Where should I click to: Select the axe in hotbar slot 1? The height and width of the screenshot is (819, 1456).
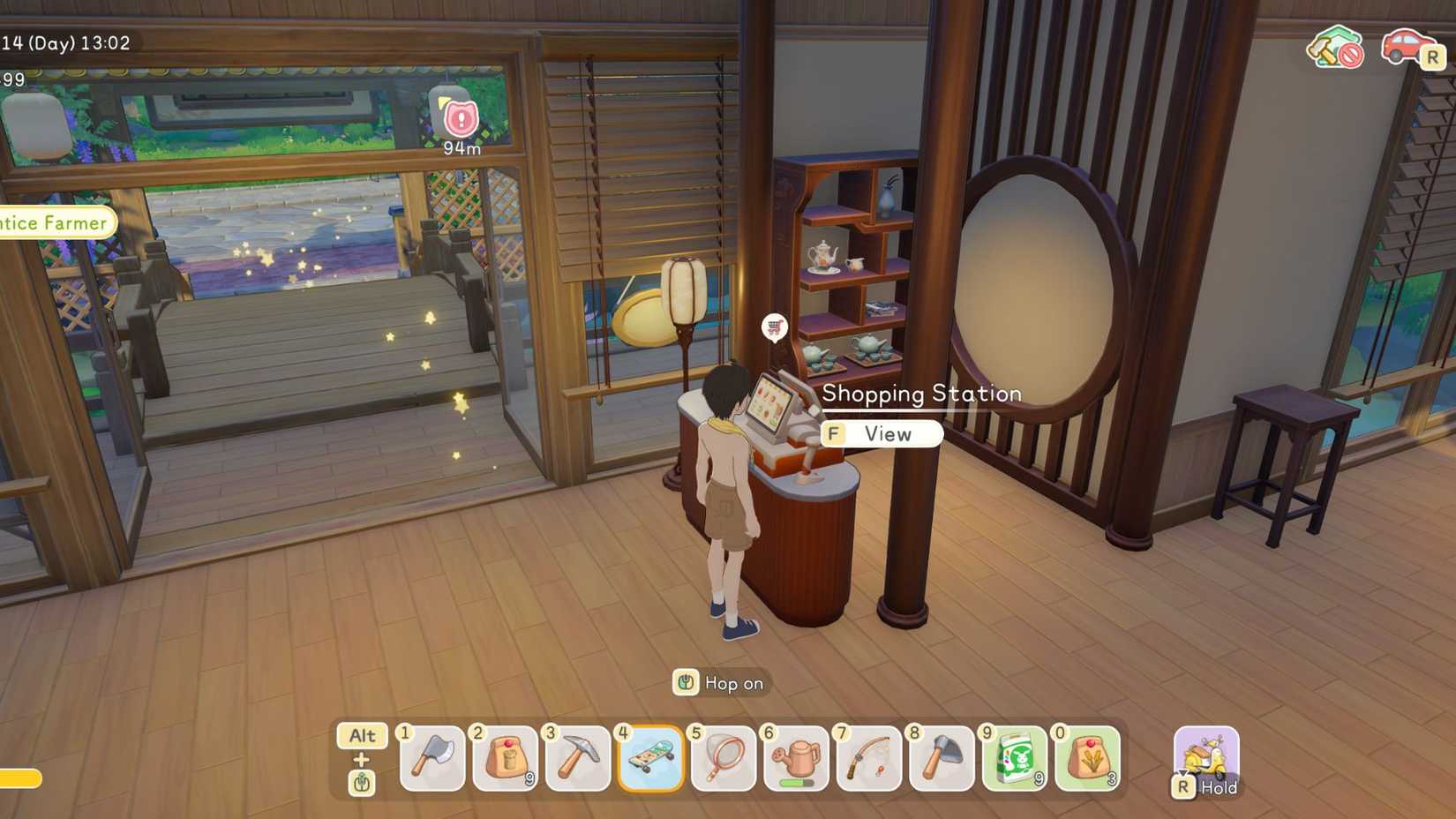pos(432,759)
